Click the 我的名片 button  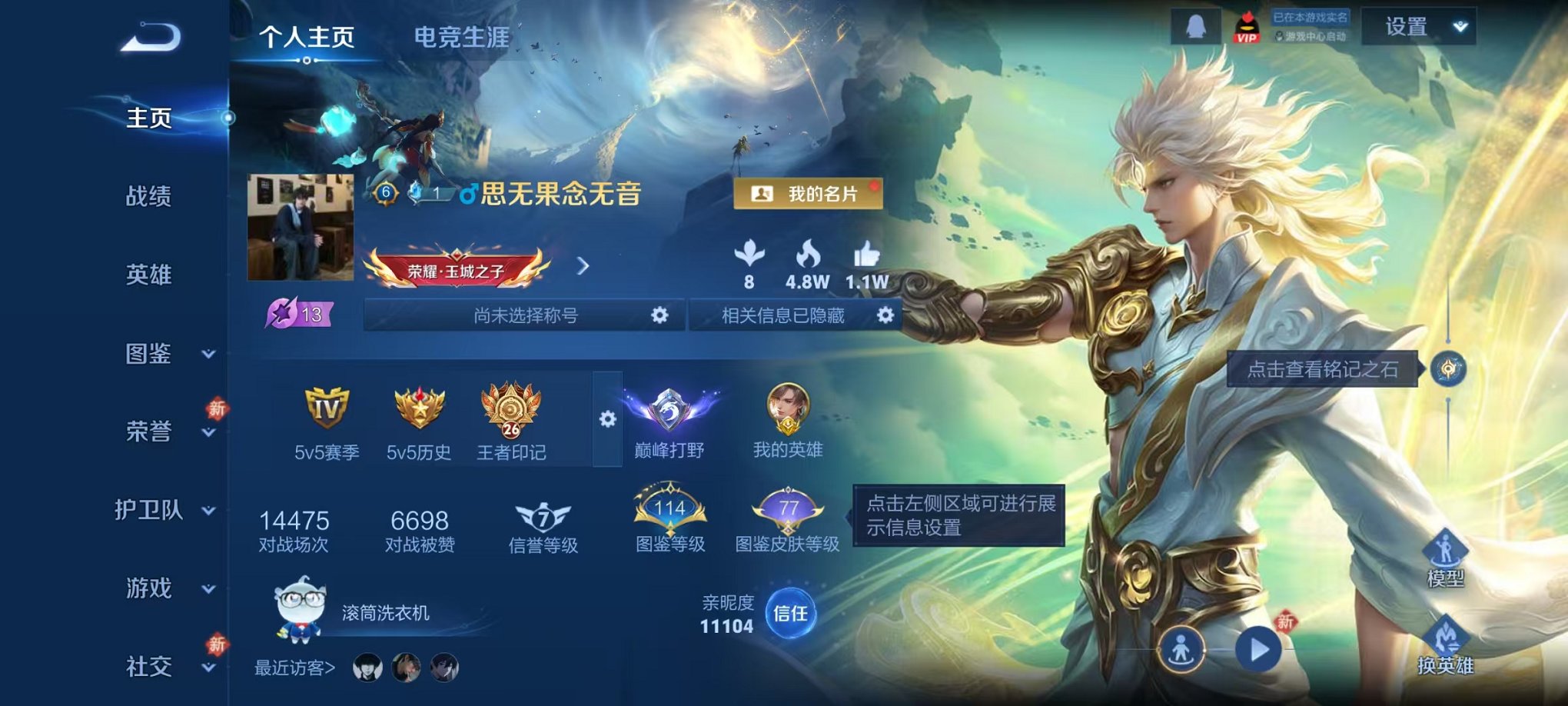pos(806,194)
